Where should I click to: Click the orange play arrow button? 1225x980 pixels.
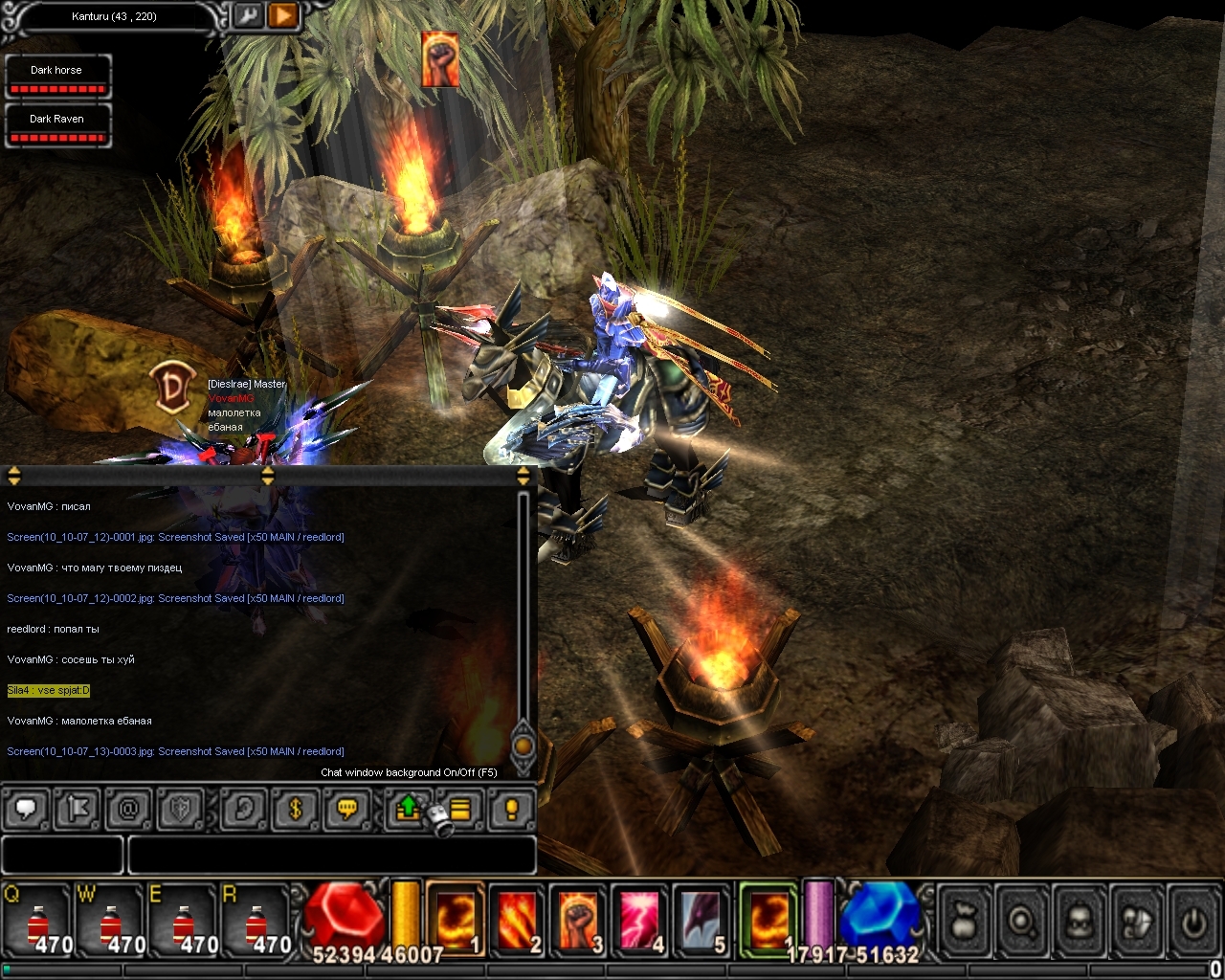284,15
